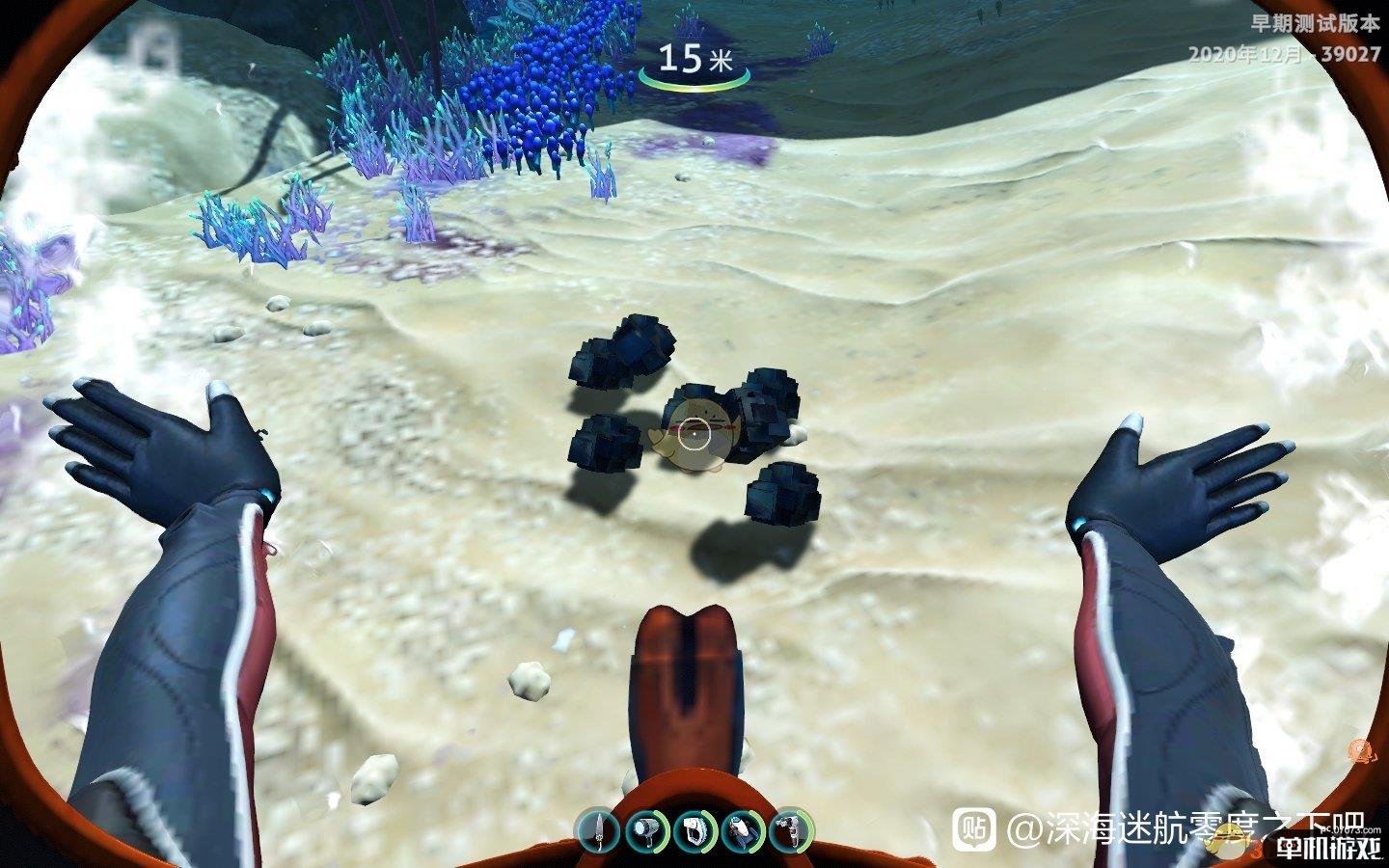1389x868 pixels.
Task: Equip the repair tool from the hotbar
Action: coord(791,830)
